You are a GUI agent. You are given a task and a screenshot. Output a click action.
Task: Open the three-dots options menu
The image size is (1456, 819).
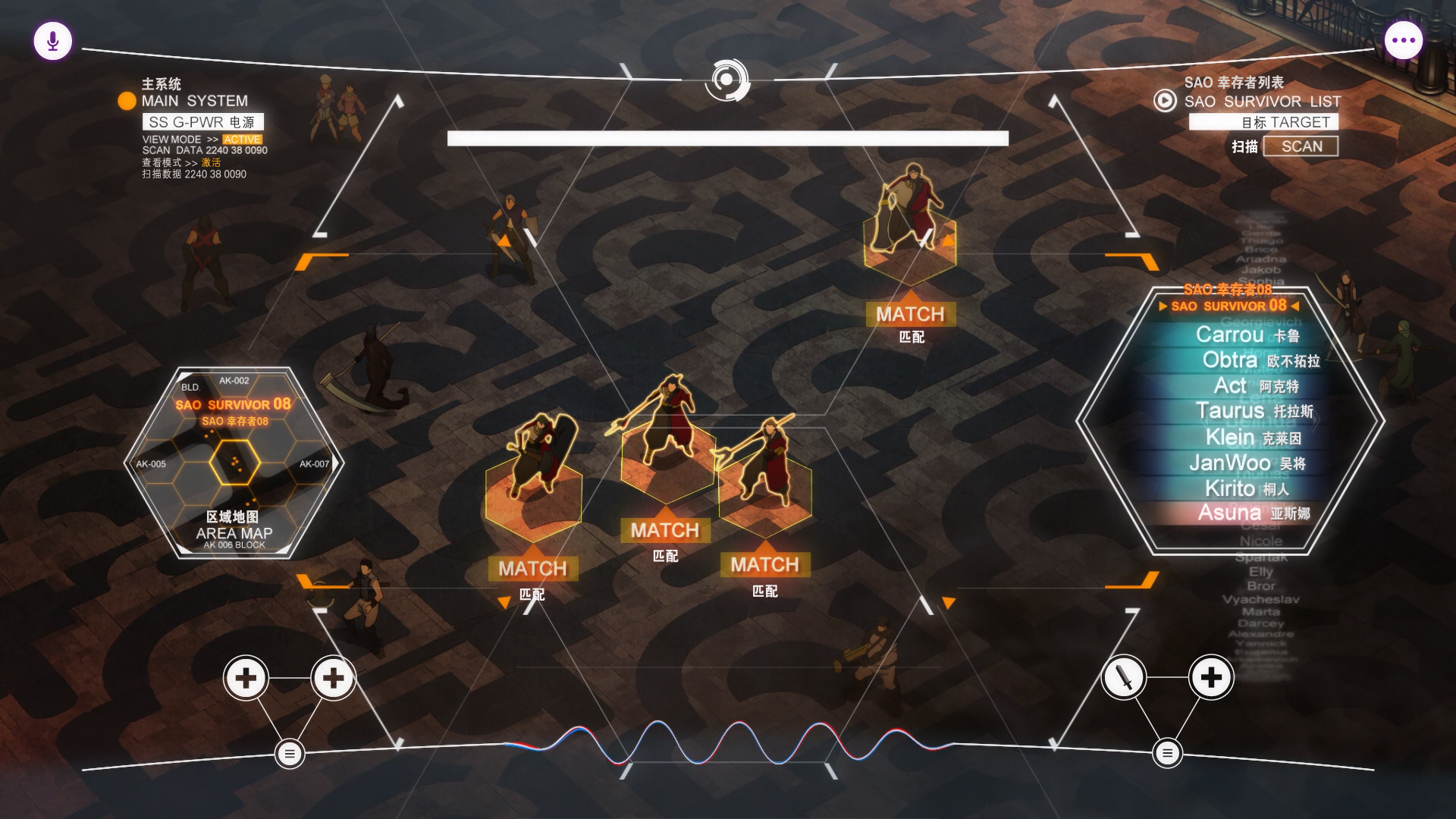point(1403,41)
